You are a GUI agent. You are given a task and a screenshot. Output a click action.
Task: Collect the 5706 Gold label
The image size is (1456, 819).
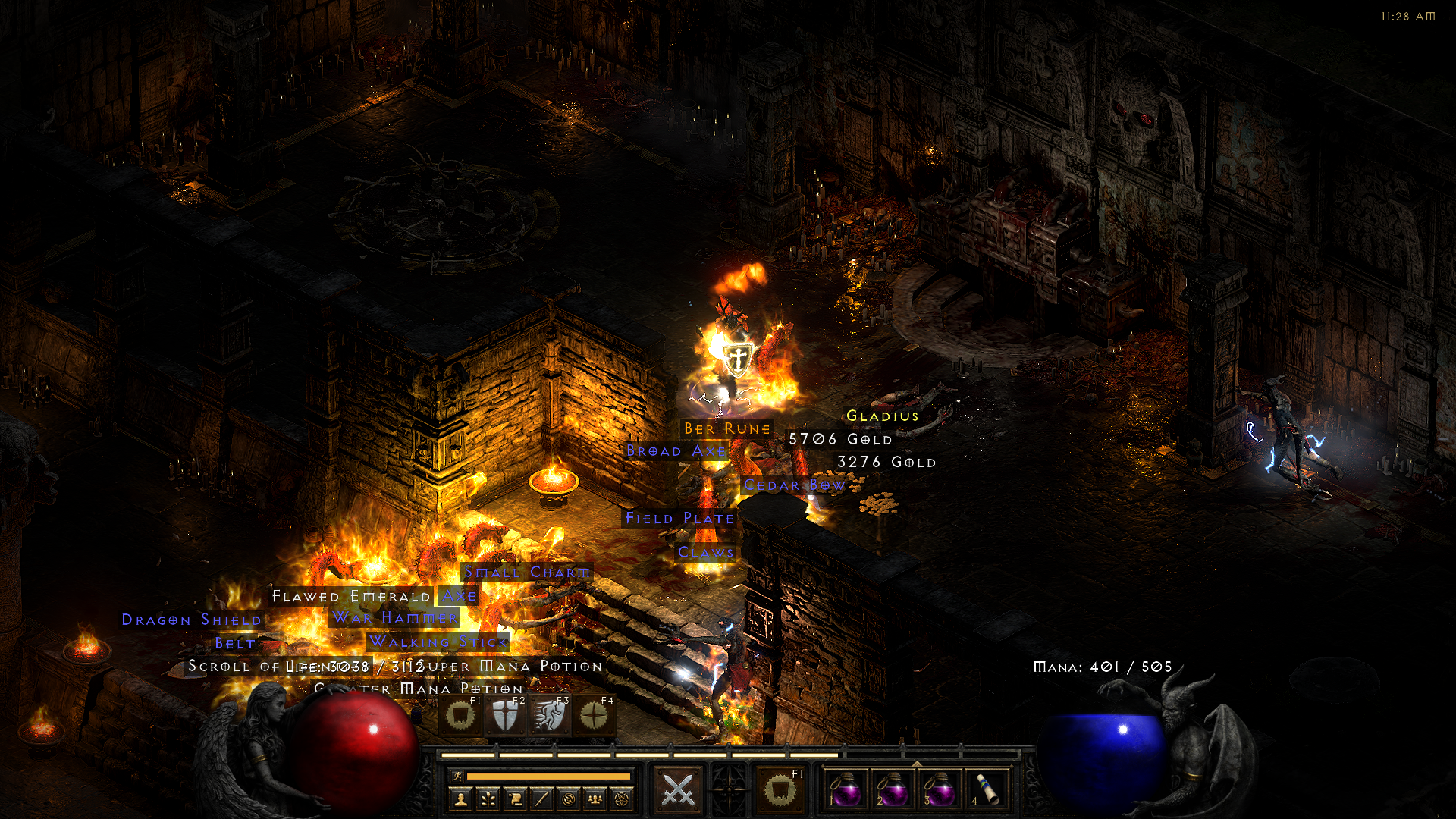coord(840,440)
